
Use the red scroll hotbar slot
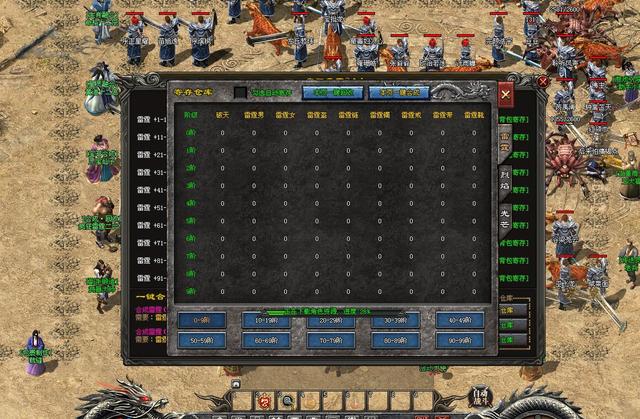pos(265,401)
